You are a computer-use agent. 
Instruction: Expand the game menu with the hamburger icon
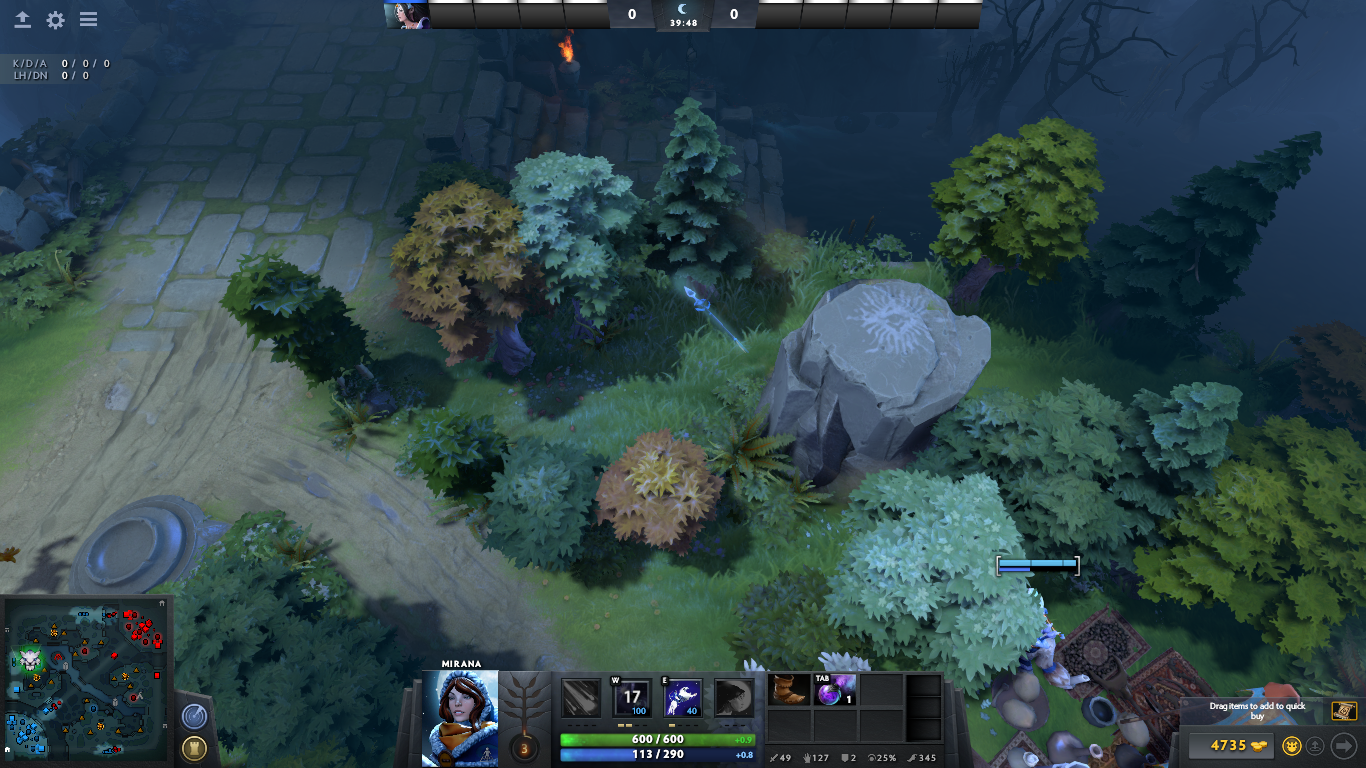pyautogui.click(x=90, y=18)
